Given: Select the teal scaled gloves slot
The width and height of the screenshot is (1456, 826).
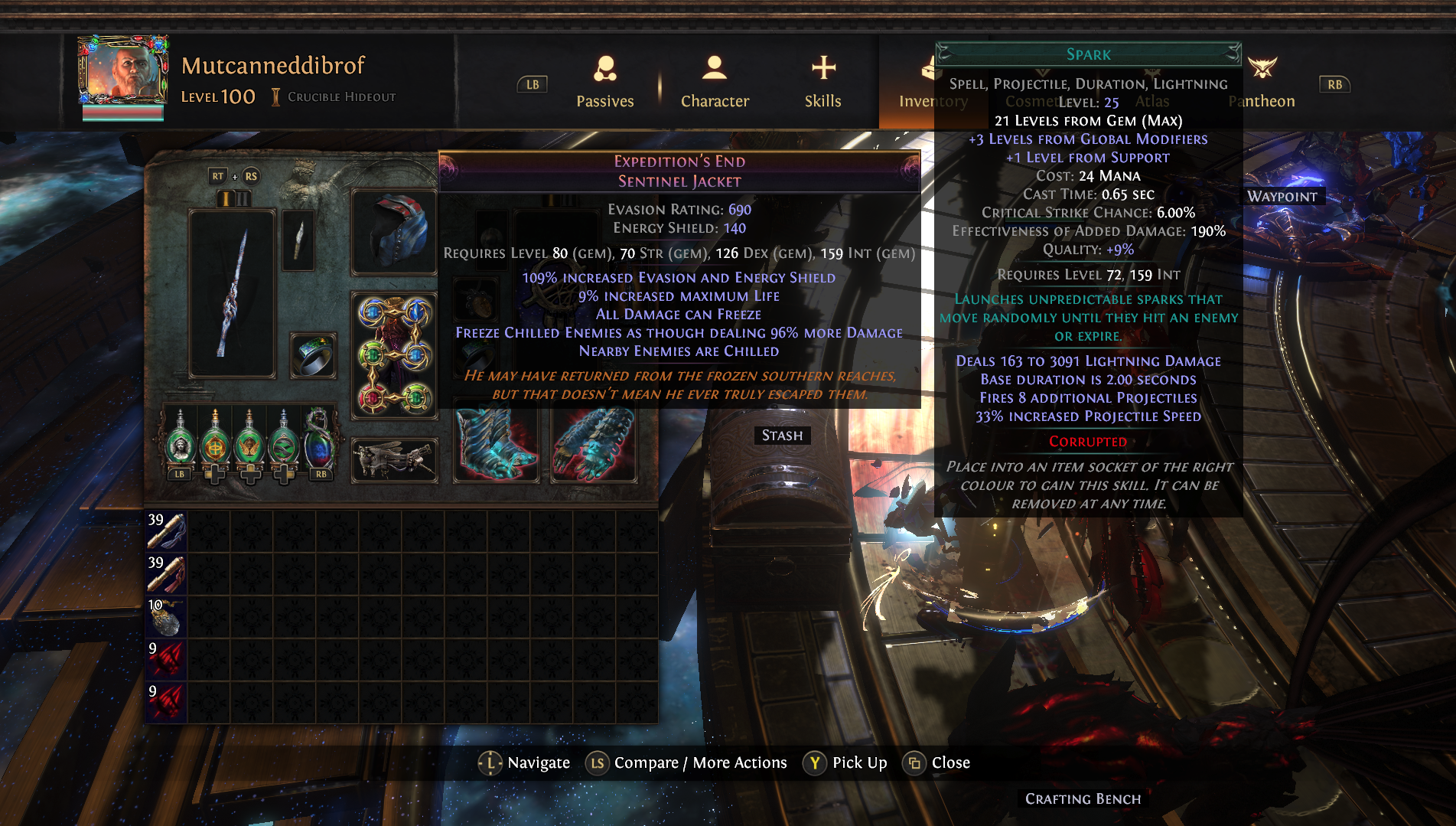Looking at the screenshot, I should coord(594,446).
